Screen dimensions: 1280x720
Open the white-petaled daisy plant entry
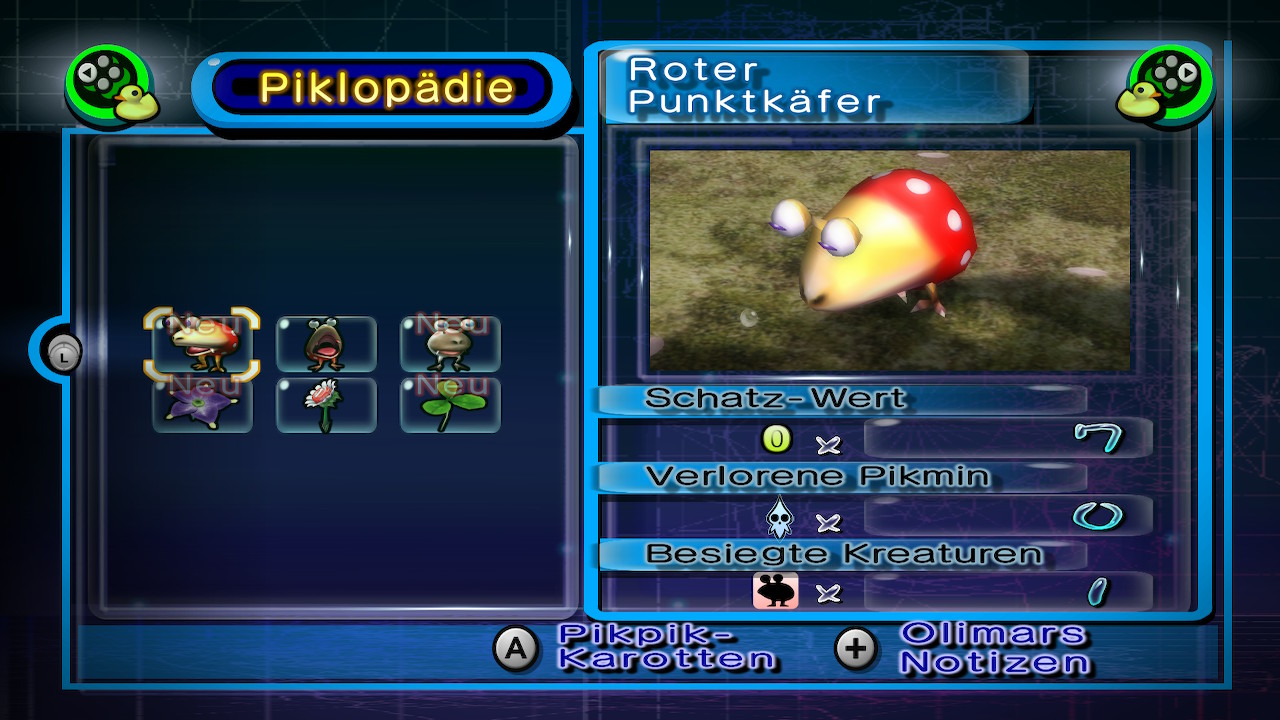coord(326,405)
